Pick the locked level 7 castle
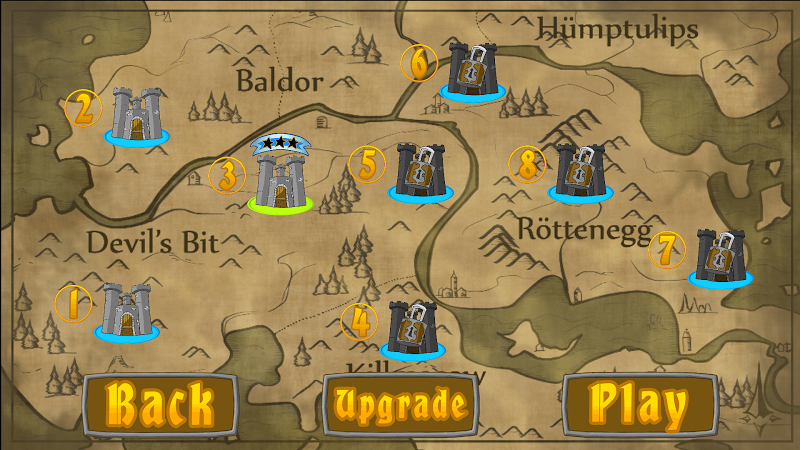Viewport: 800px width, 450px height. [719, 256]
